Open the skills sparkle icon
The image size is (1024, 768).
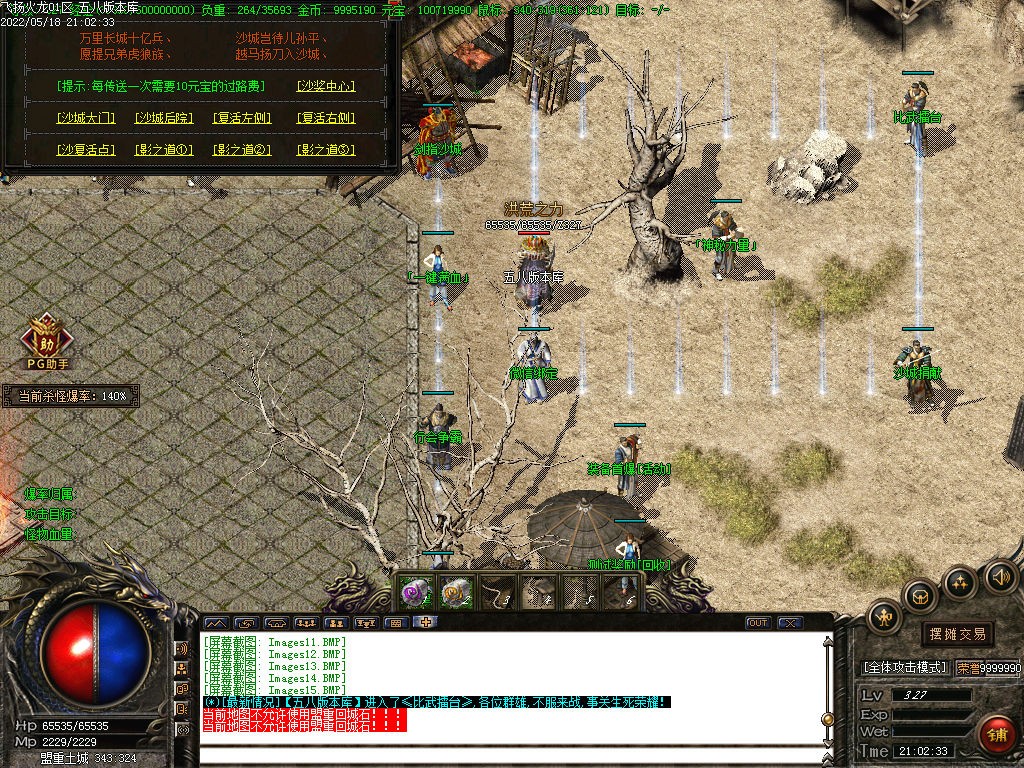960,582
